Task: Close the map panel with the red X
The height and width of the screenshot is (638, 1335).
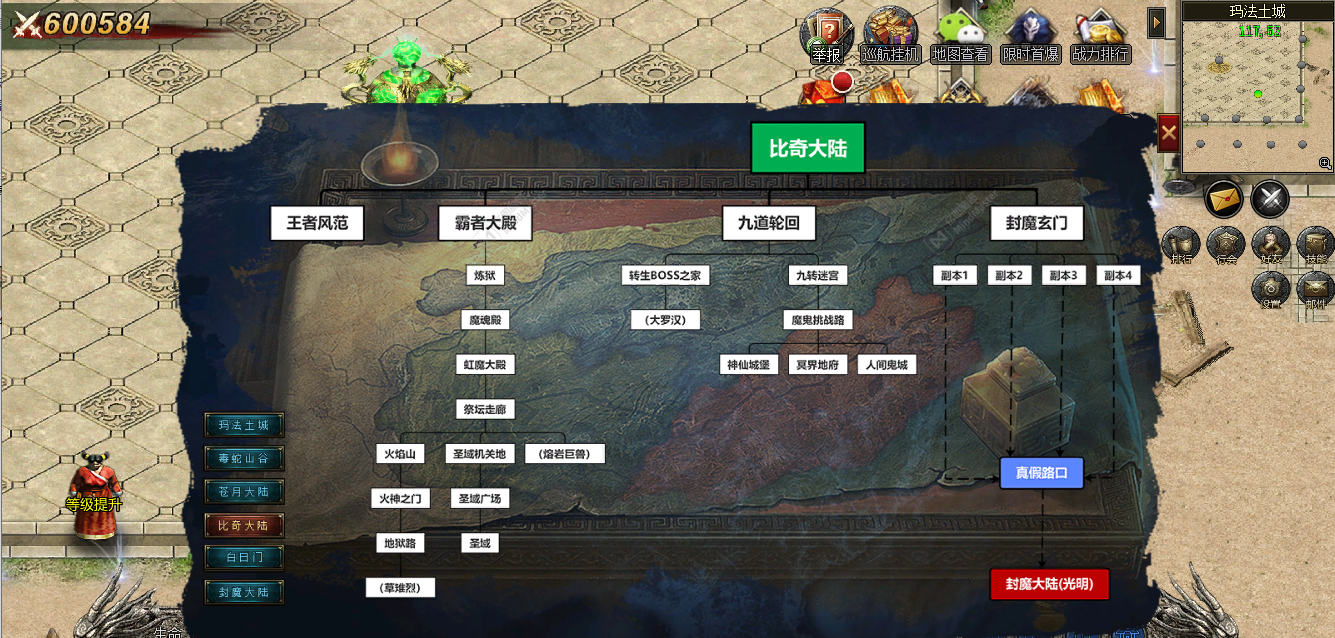Action: click(1168, 133)
